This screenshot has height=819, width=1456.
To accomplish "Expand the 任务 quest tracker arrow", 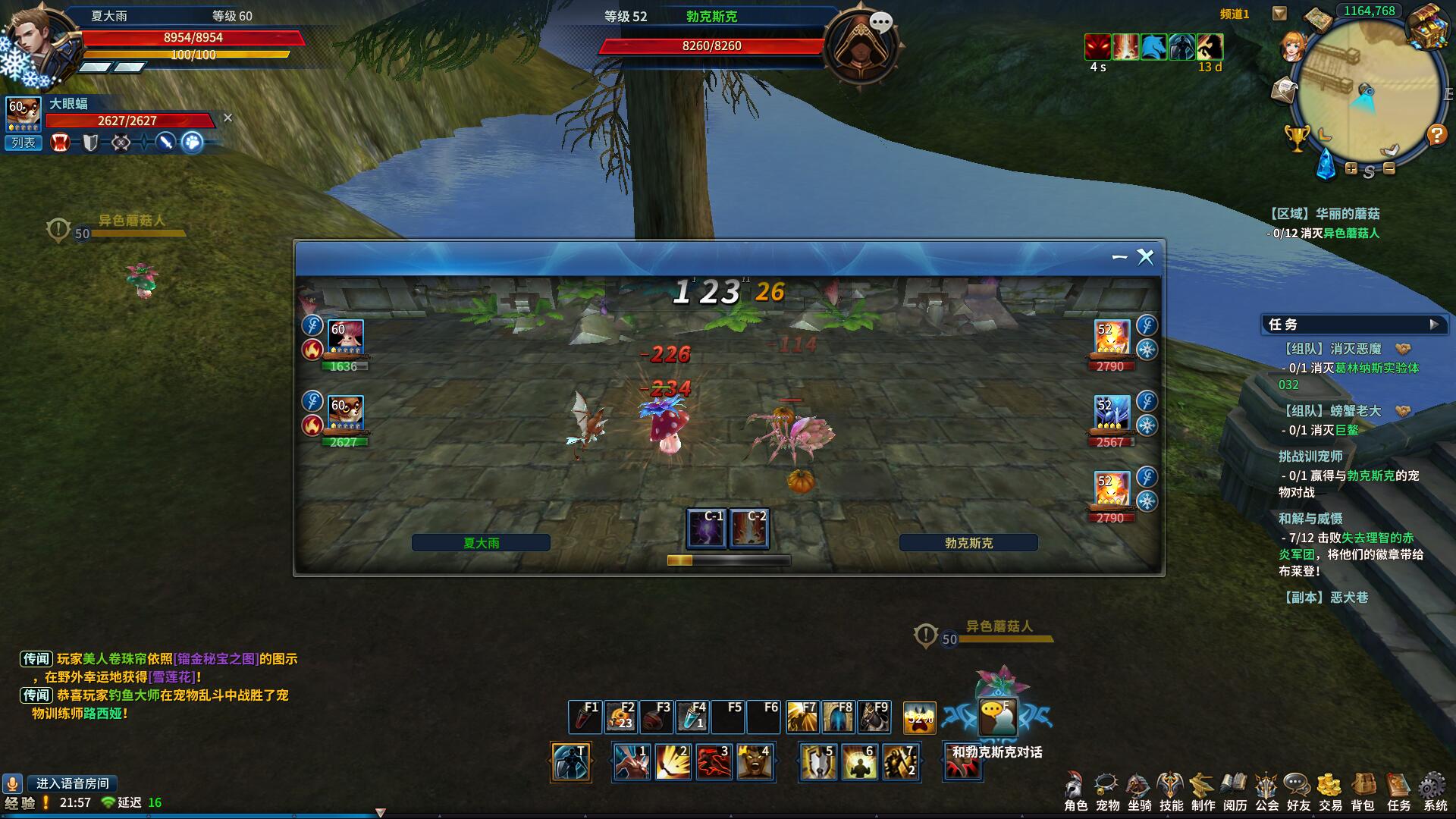I will point(1433,325).
